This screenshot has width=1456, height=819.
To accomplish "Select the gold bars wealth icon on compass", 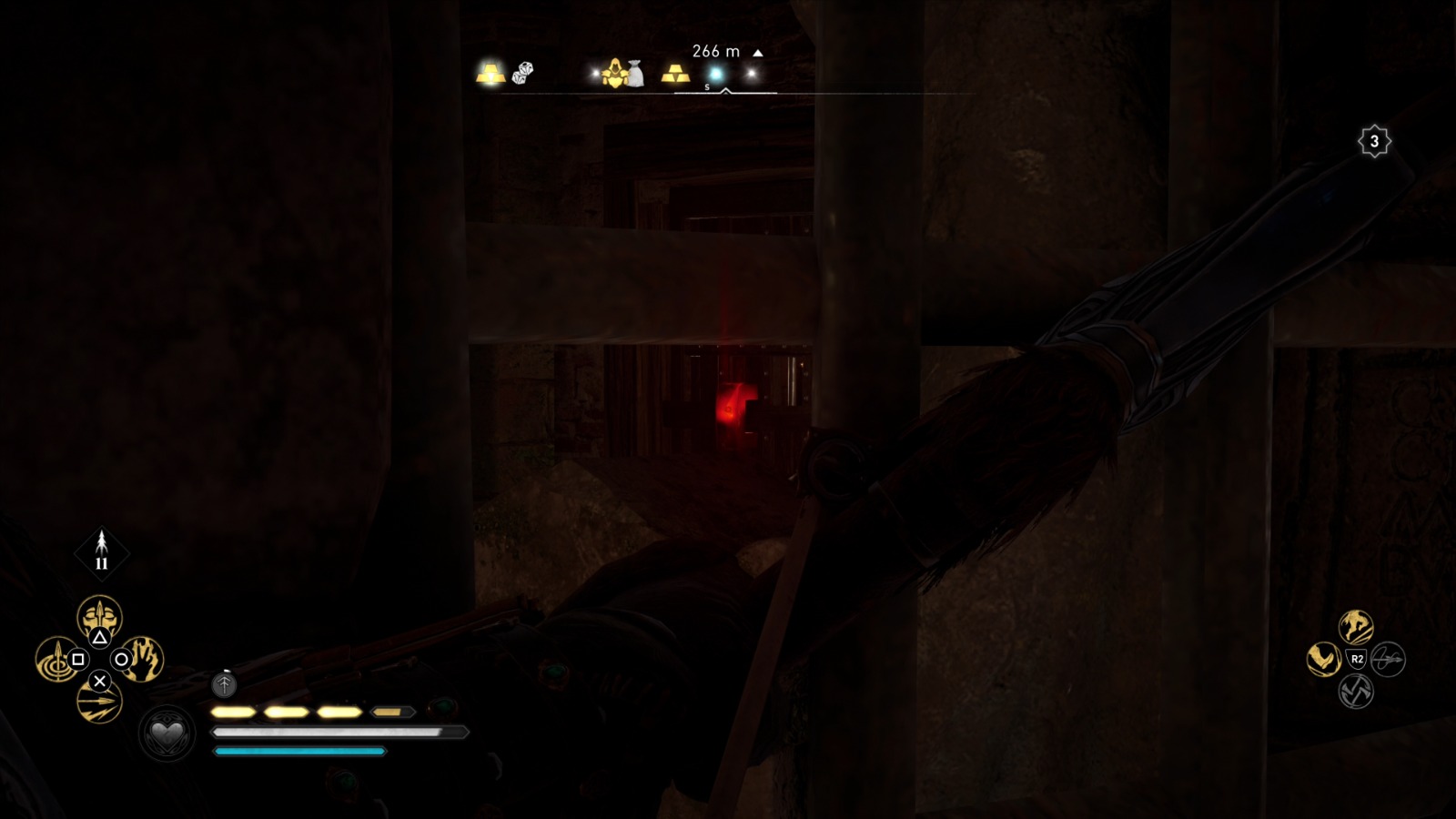I will tap(491, 75).
